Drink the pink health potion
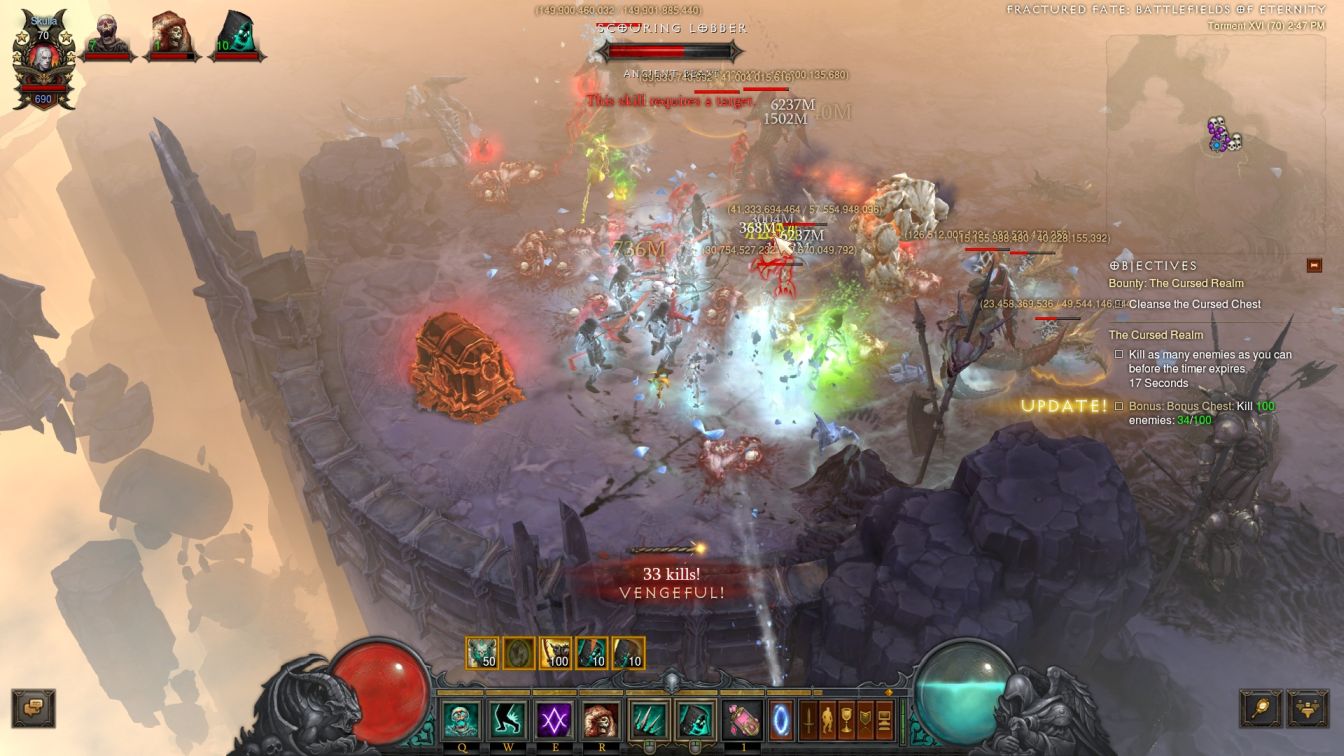This screenshot has height=756, width=1344. point(741,720)
